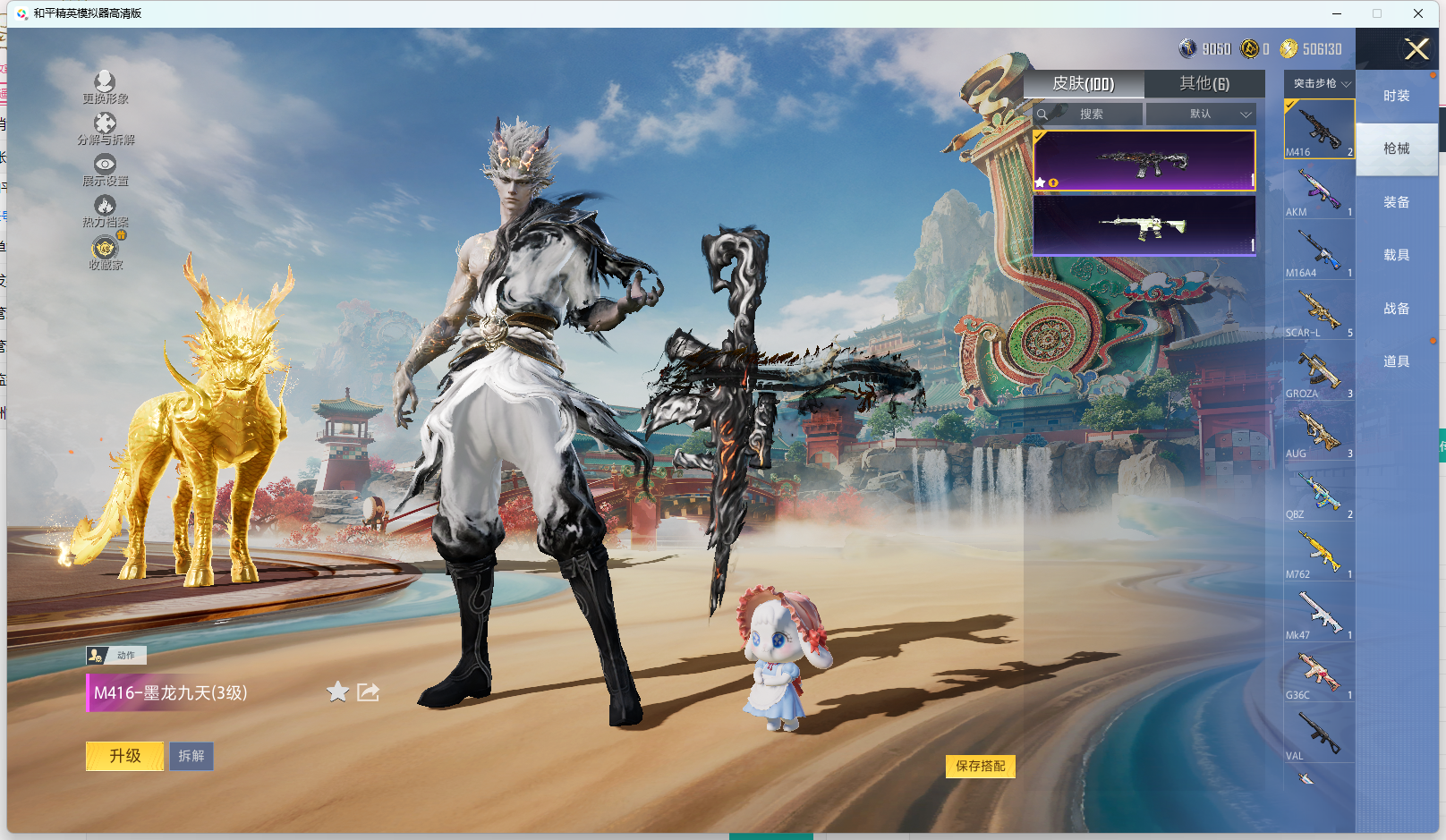
Task: Maximize the emulator window
Action: 1377,13
